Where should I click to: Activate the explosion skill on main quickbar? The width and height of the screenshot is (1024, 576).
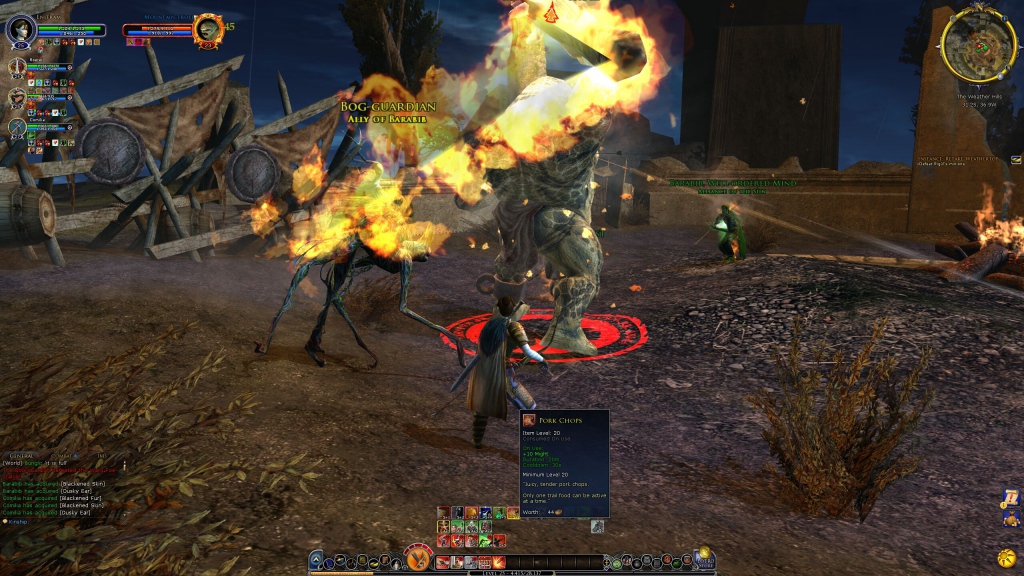point(497,562)
